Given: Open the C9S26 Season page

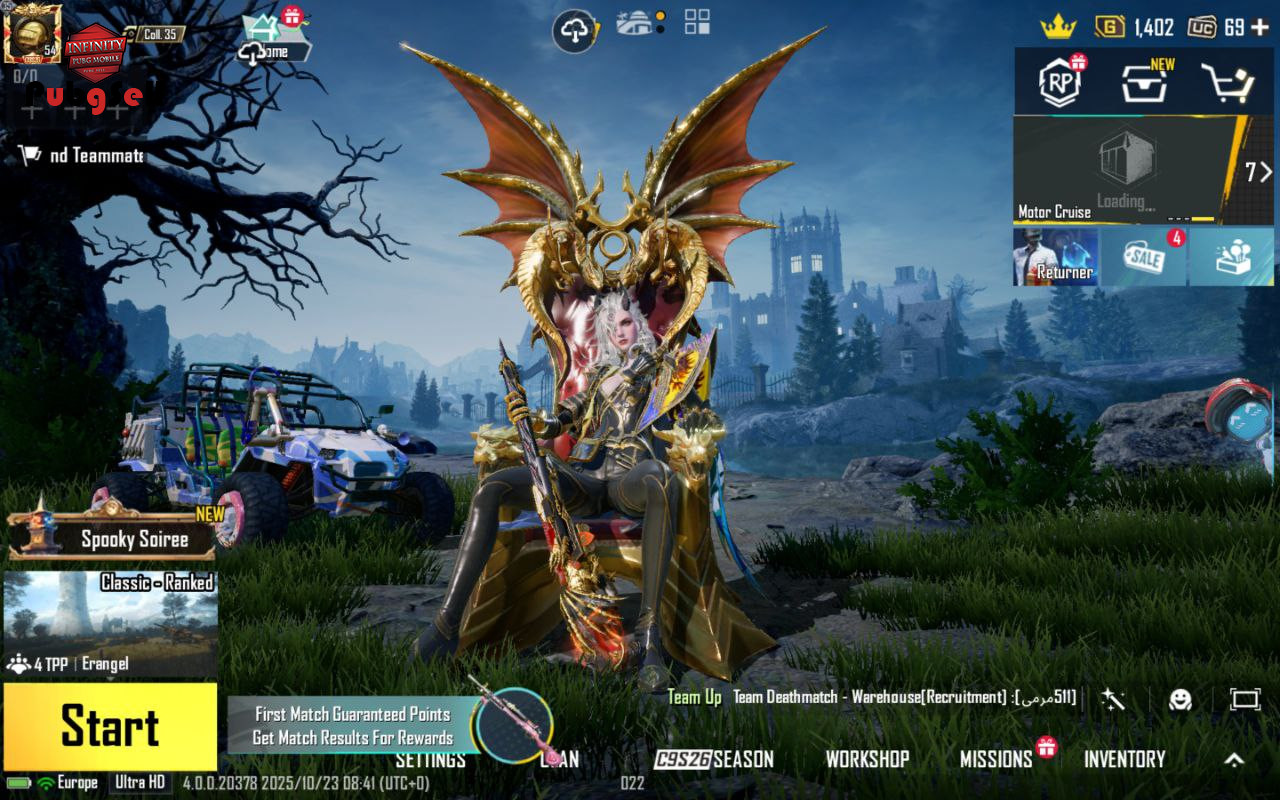Looking at the screenshot, I should click(714, 760).
